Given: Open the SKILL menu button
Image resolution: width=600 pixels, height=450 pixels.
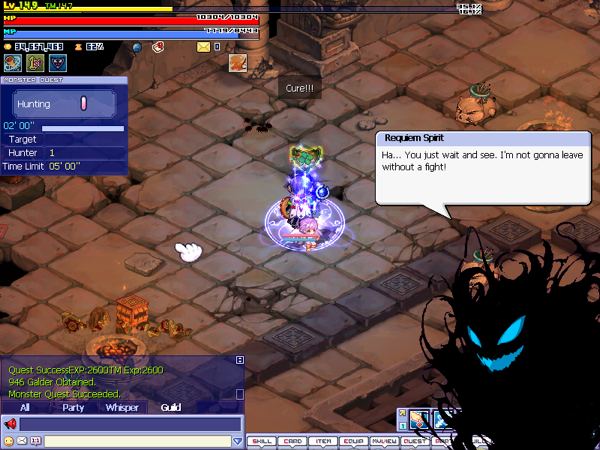Looking at the screenshot, I should pyautogui.click(x=260, y=440).
